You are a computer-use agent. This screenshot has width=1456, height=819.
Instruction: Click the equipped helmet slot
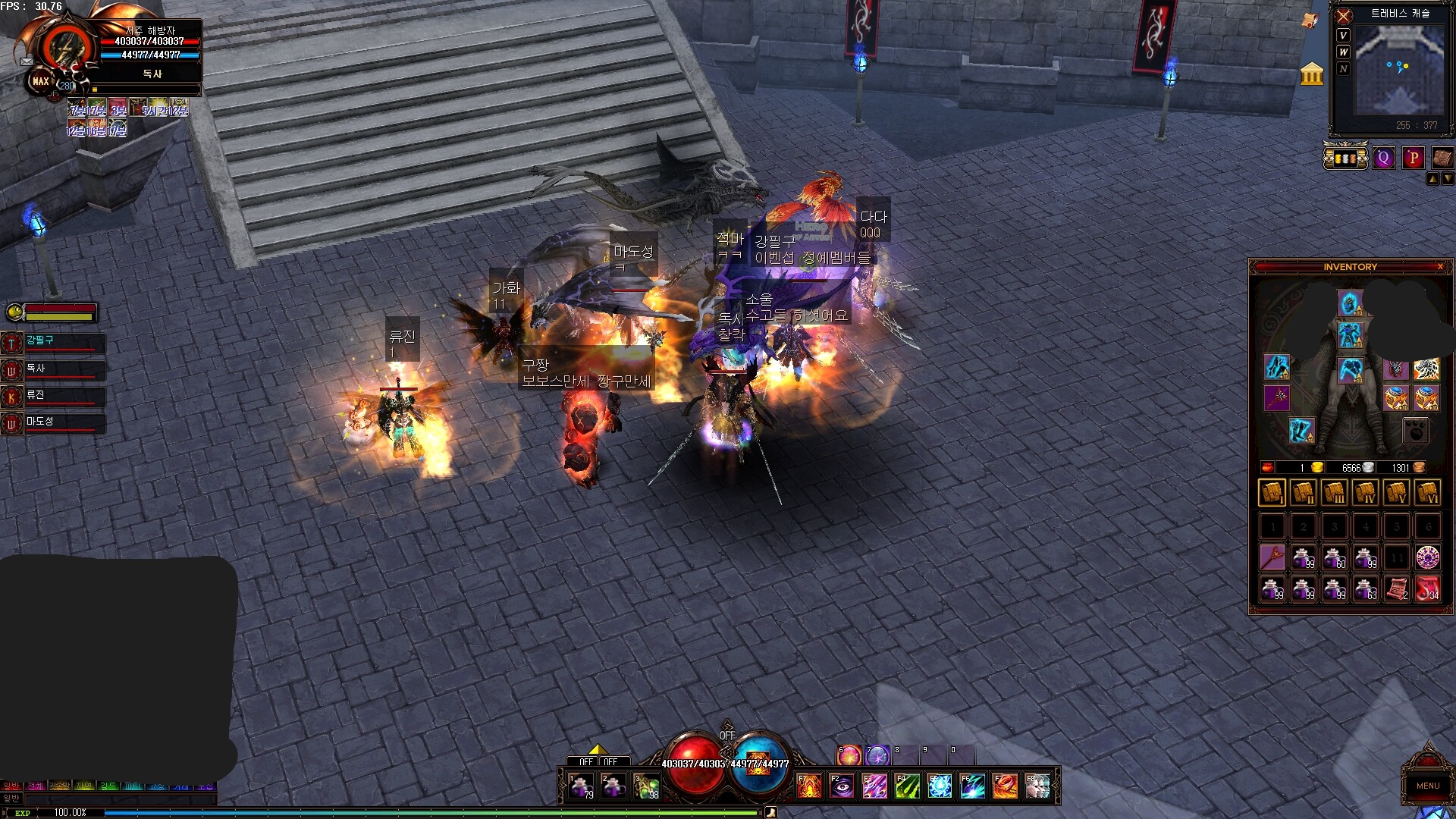coord(1350,303)
